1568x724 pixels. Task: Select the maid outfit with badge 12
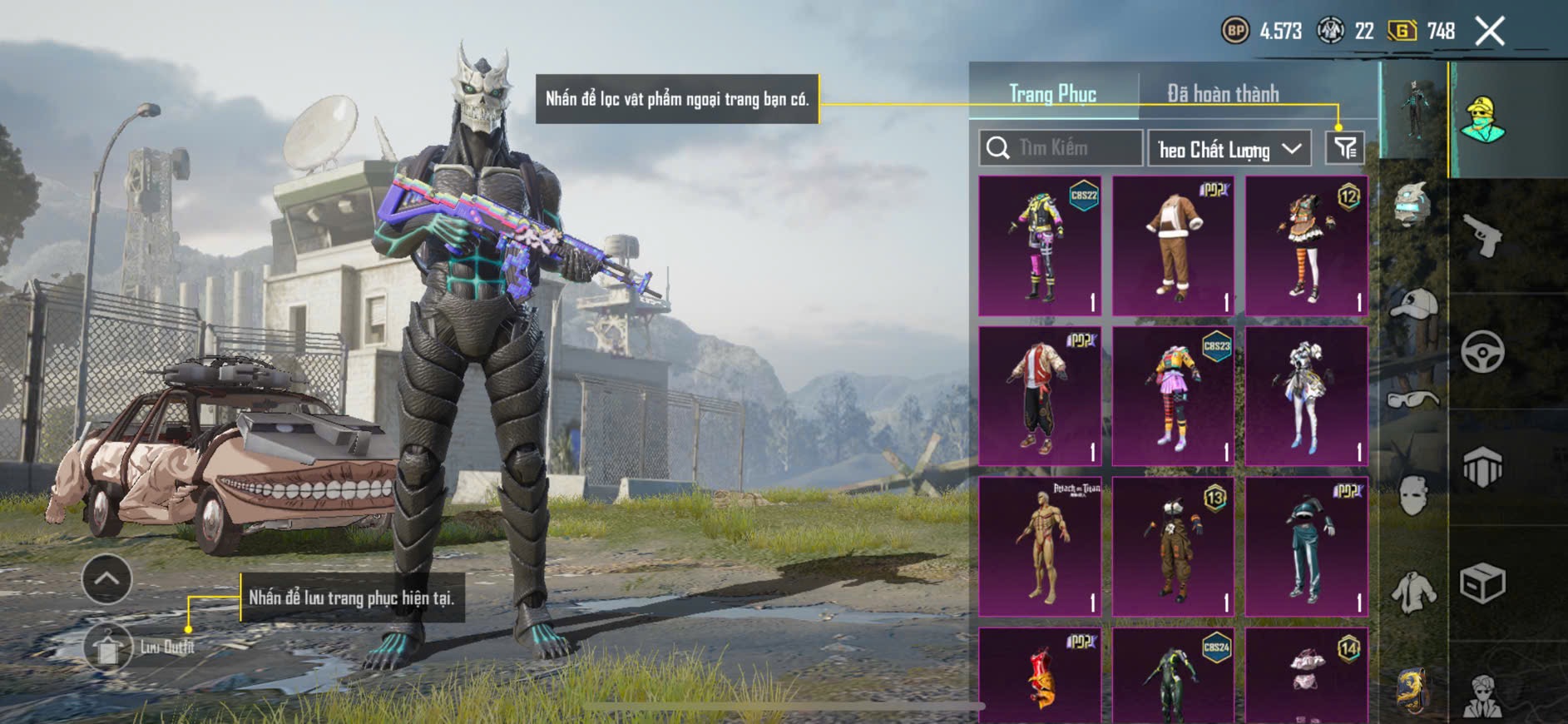point(1306,245)
